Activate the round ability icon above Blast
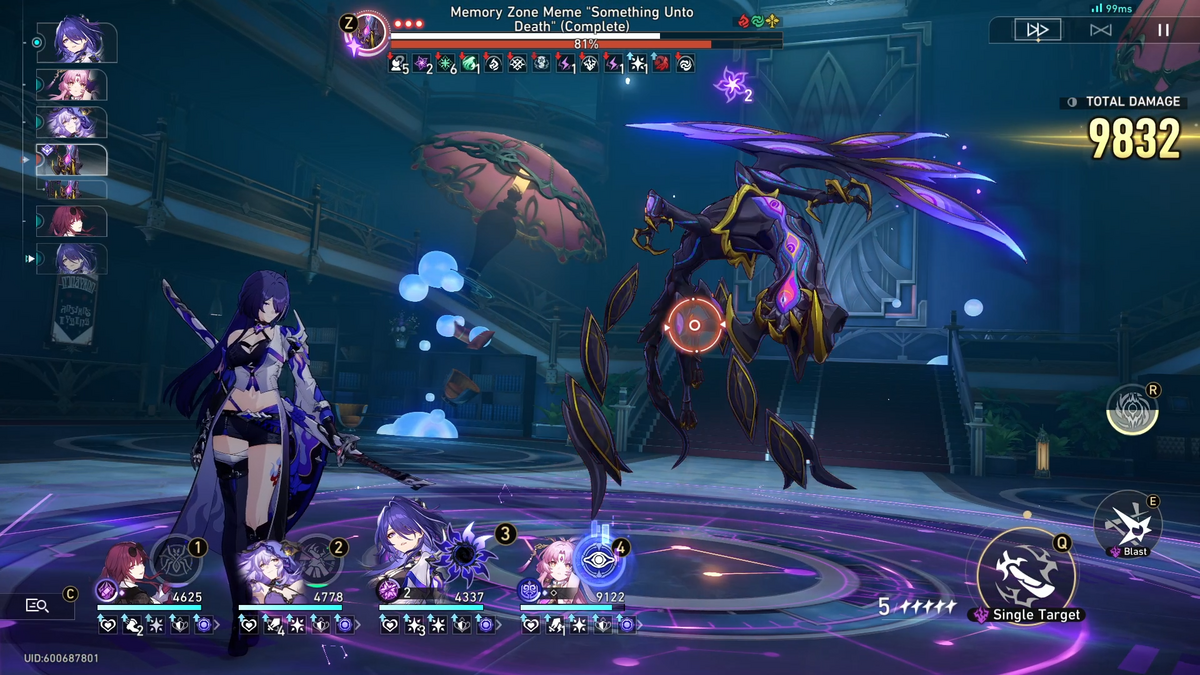1200x675 pixels. pyautogui.click(x=1132, y=409)
